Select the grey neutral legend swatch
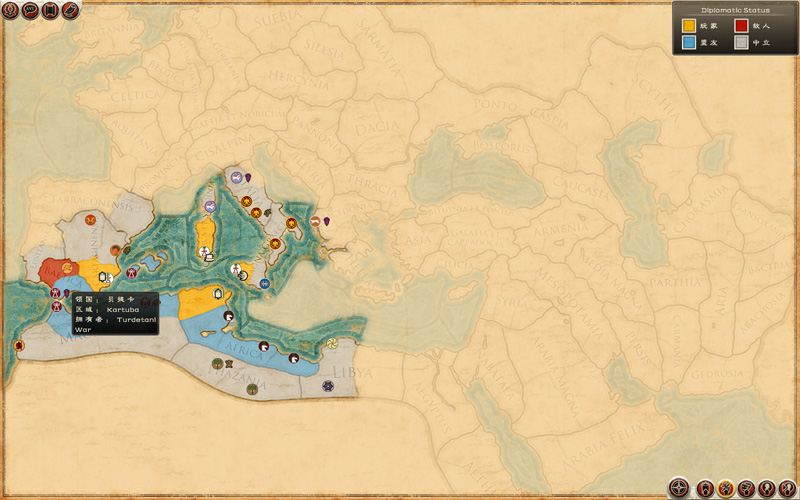This screenshot has width=800, height=500. tap(741, 43)
